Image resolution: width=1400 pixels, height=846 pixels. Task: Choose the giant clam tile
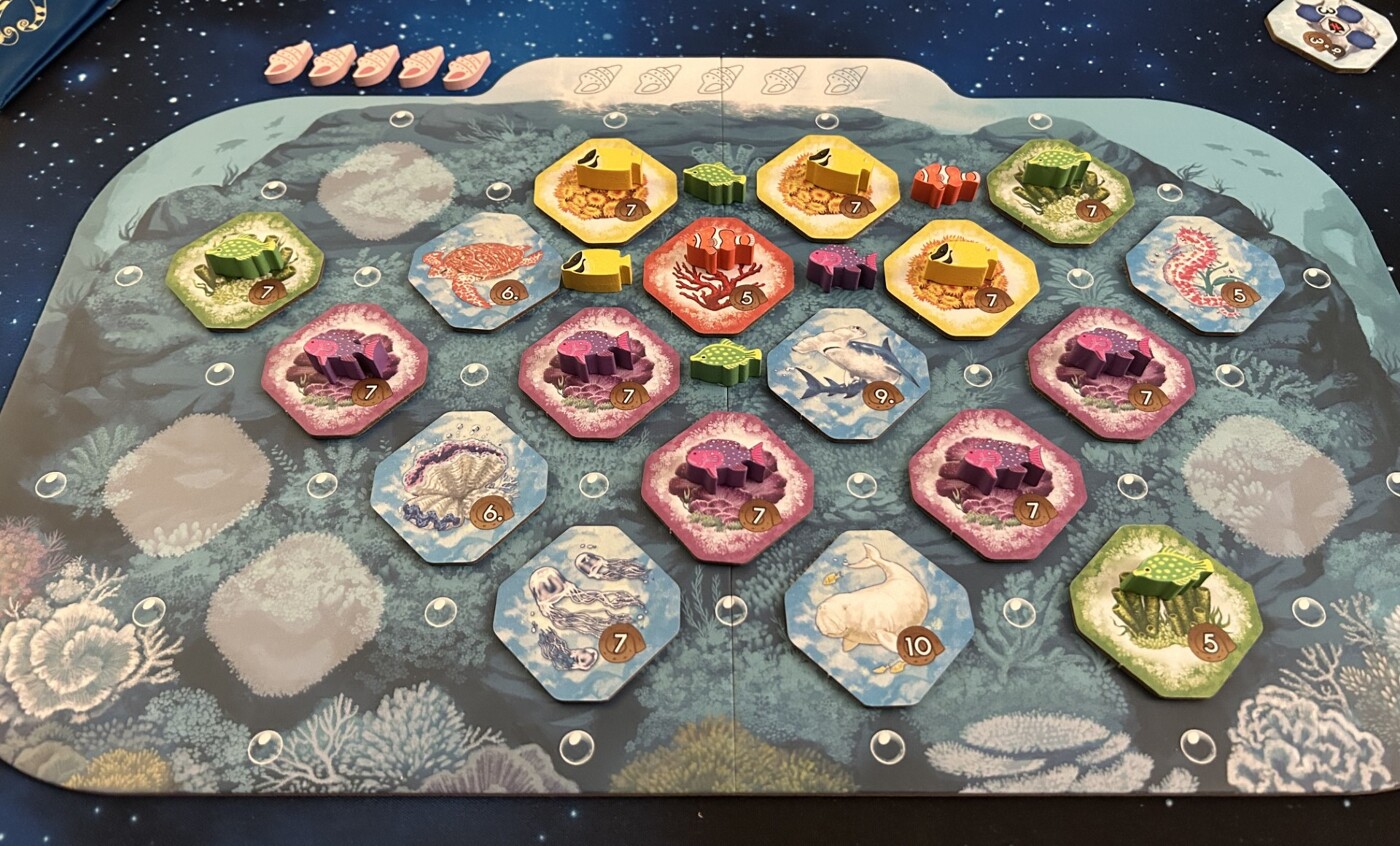point(459,486)
